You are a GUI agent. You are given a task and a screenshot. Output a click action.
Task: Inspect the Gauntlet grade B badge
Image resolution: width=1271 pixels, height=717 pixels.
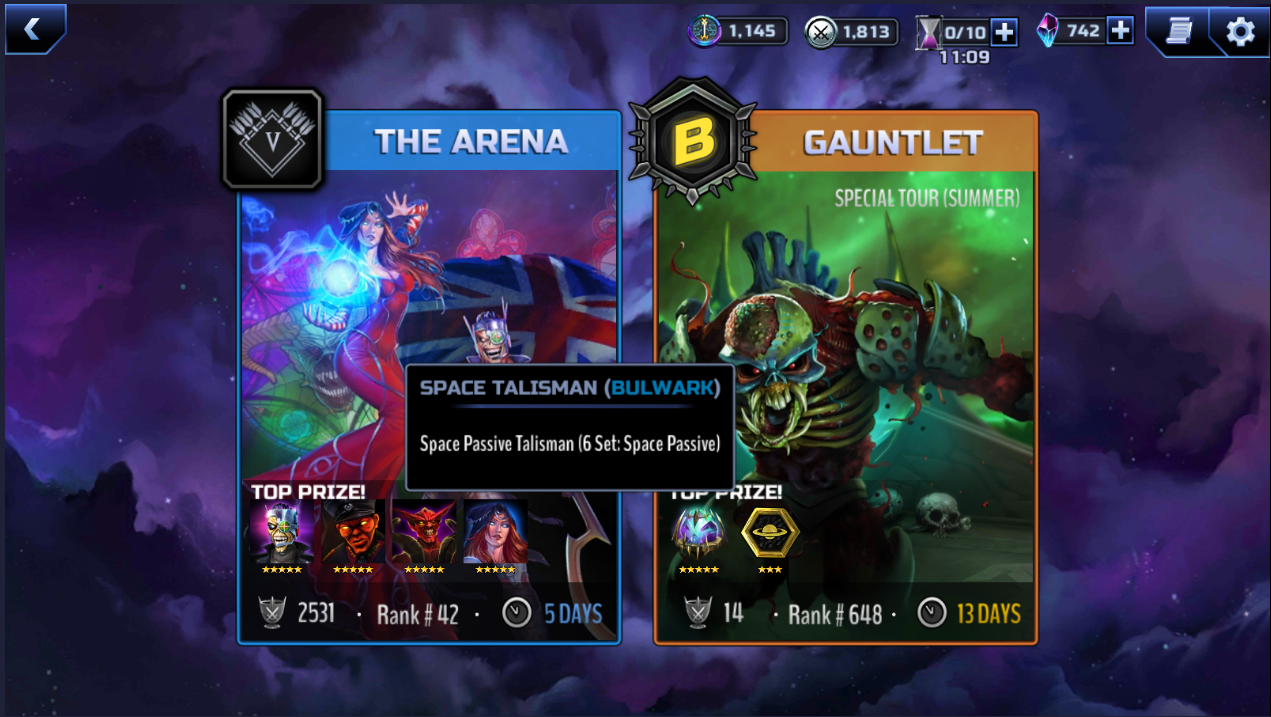tap(693, 142)
